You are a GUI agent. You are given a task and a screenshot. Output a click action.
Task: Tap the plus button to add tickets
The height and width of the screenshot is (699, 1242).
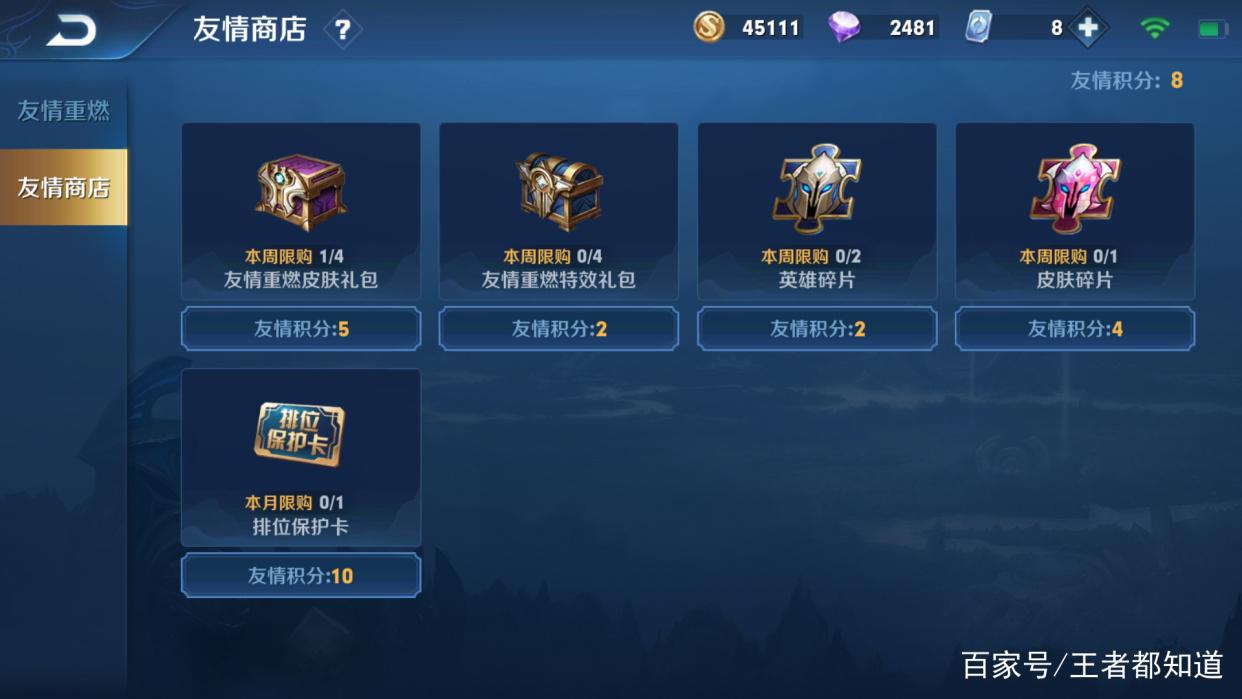1087,29
